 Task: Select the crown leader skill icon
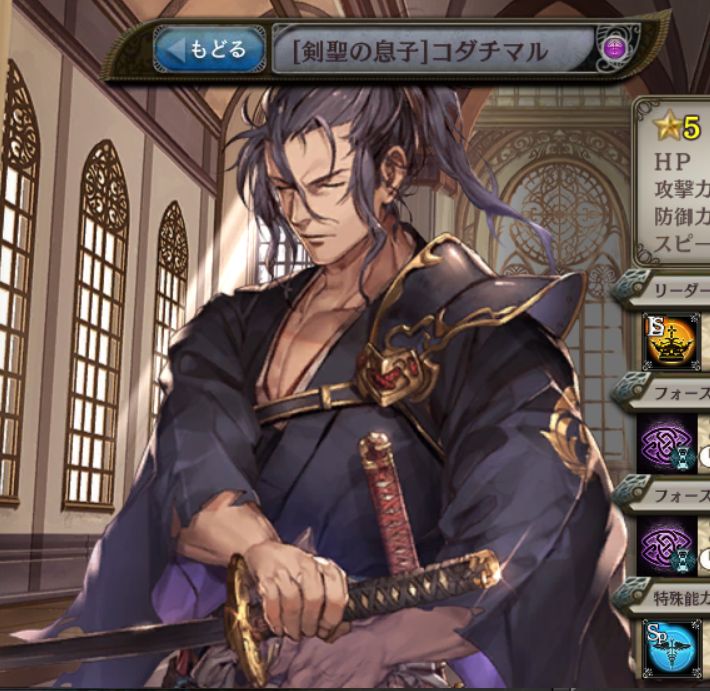669,341
